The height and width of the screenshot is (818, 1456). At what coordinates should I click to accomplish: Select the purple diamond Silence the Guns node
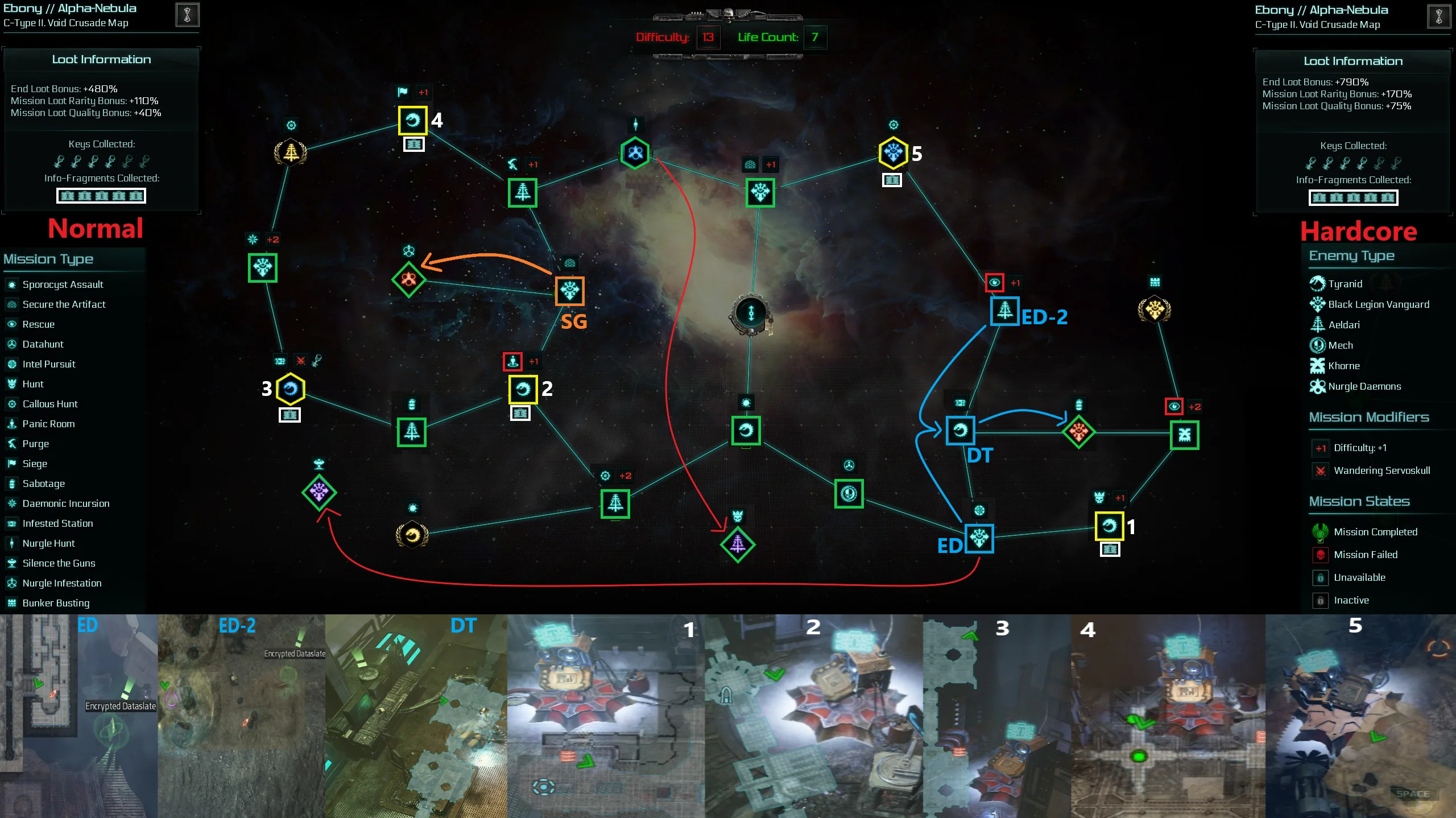319,492
